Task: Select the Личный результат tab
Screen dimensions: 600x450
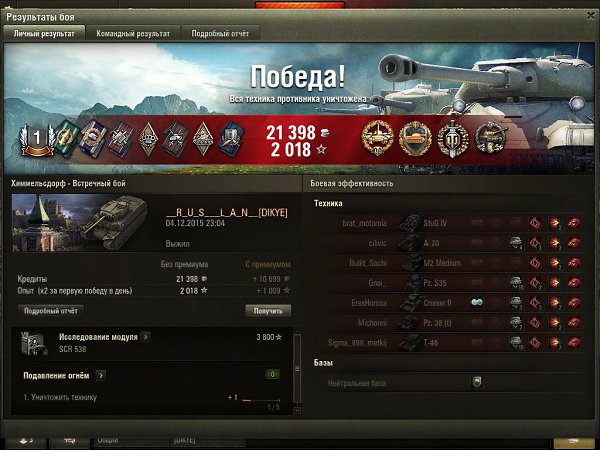Action: [43, 33]
